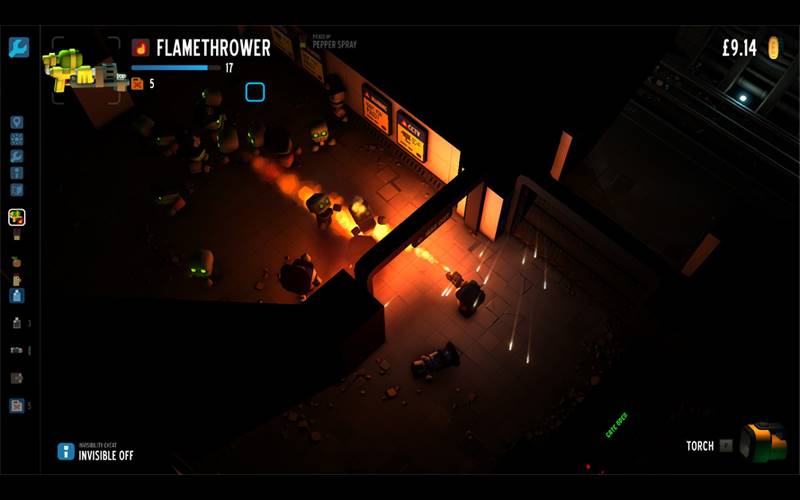Select the highlighted sidebar item slot
Image resolution: width=800 pixels, height=500 pixels.
click(17, 217)
